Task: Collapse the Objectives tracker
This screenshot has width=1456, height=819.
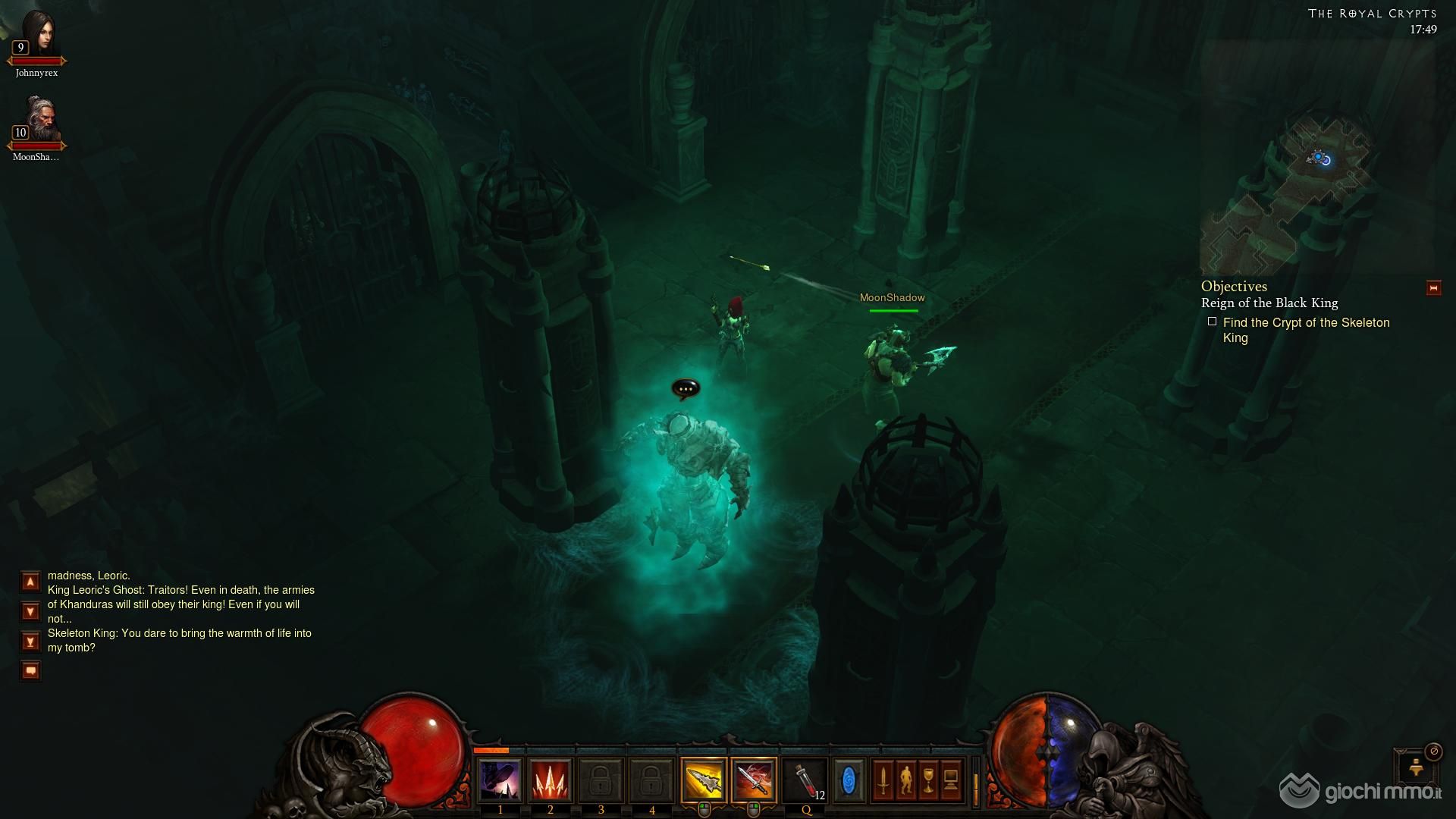Action: tap(1433, 288)
